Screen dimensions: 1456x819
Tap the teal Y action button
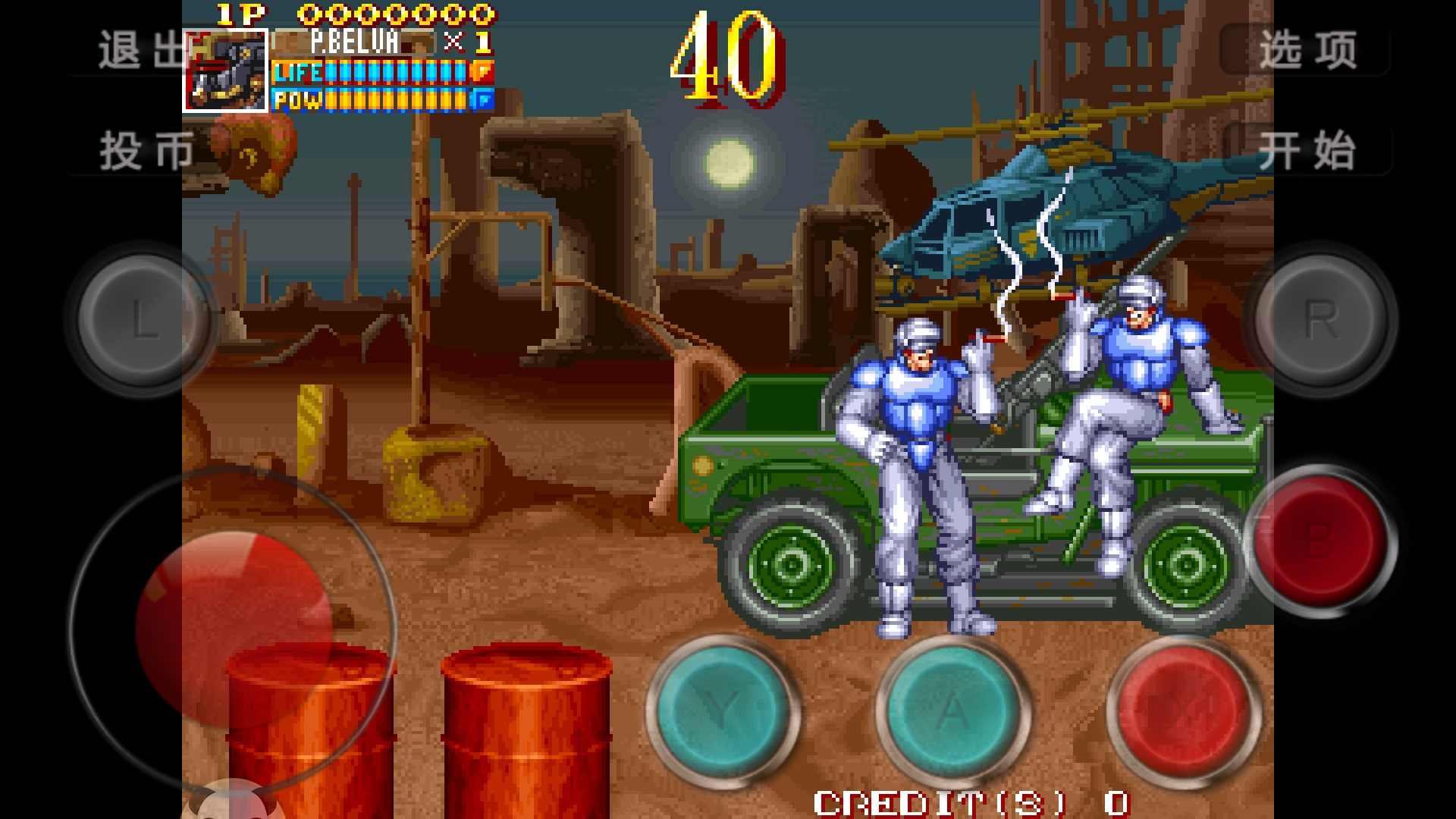723,711
